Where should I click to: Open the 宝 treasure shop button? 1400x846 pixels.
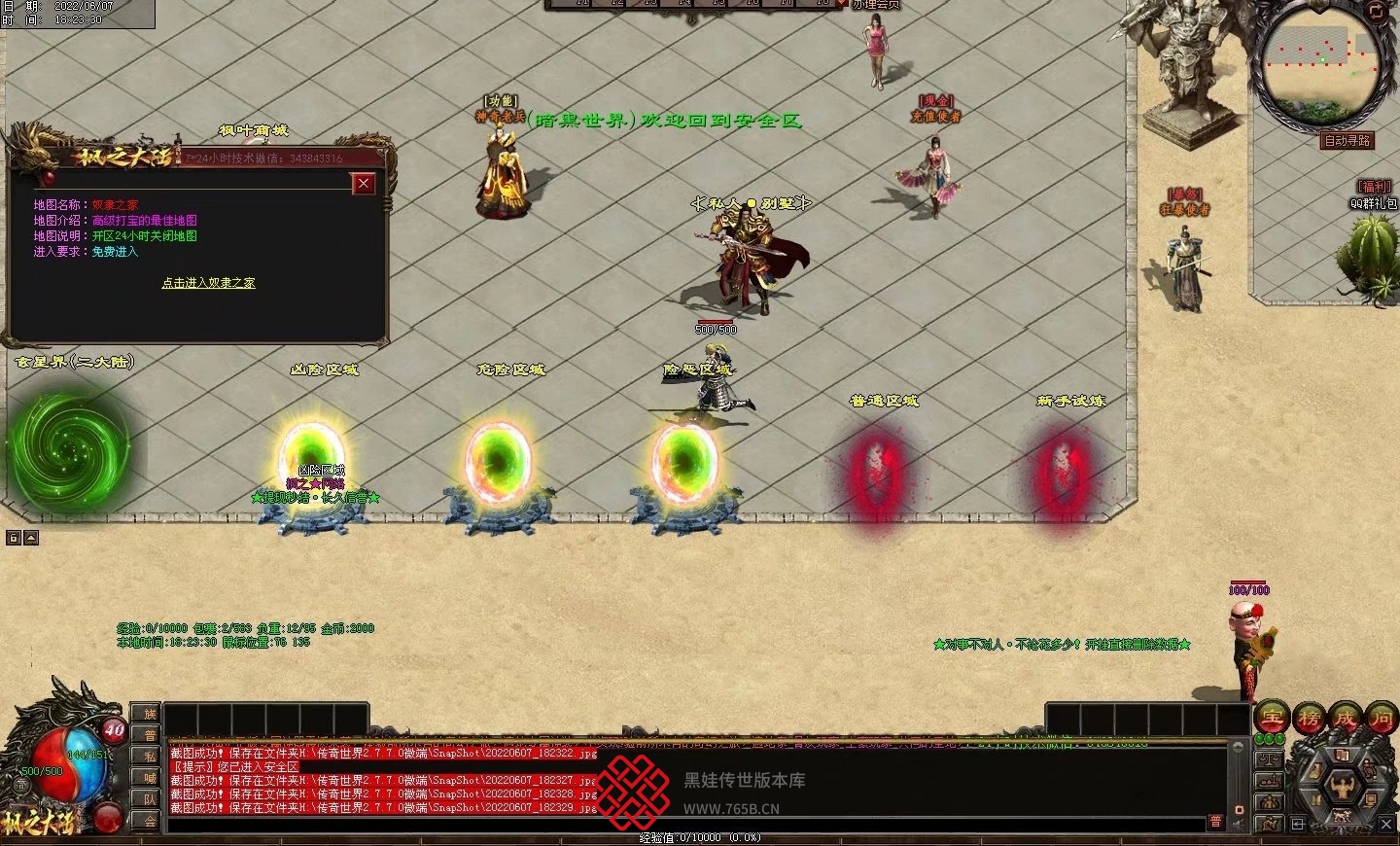[x=1272, y=719]
